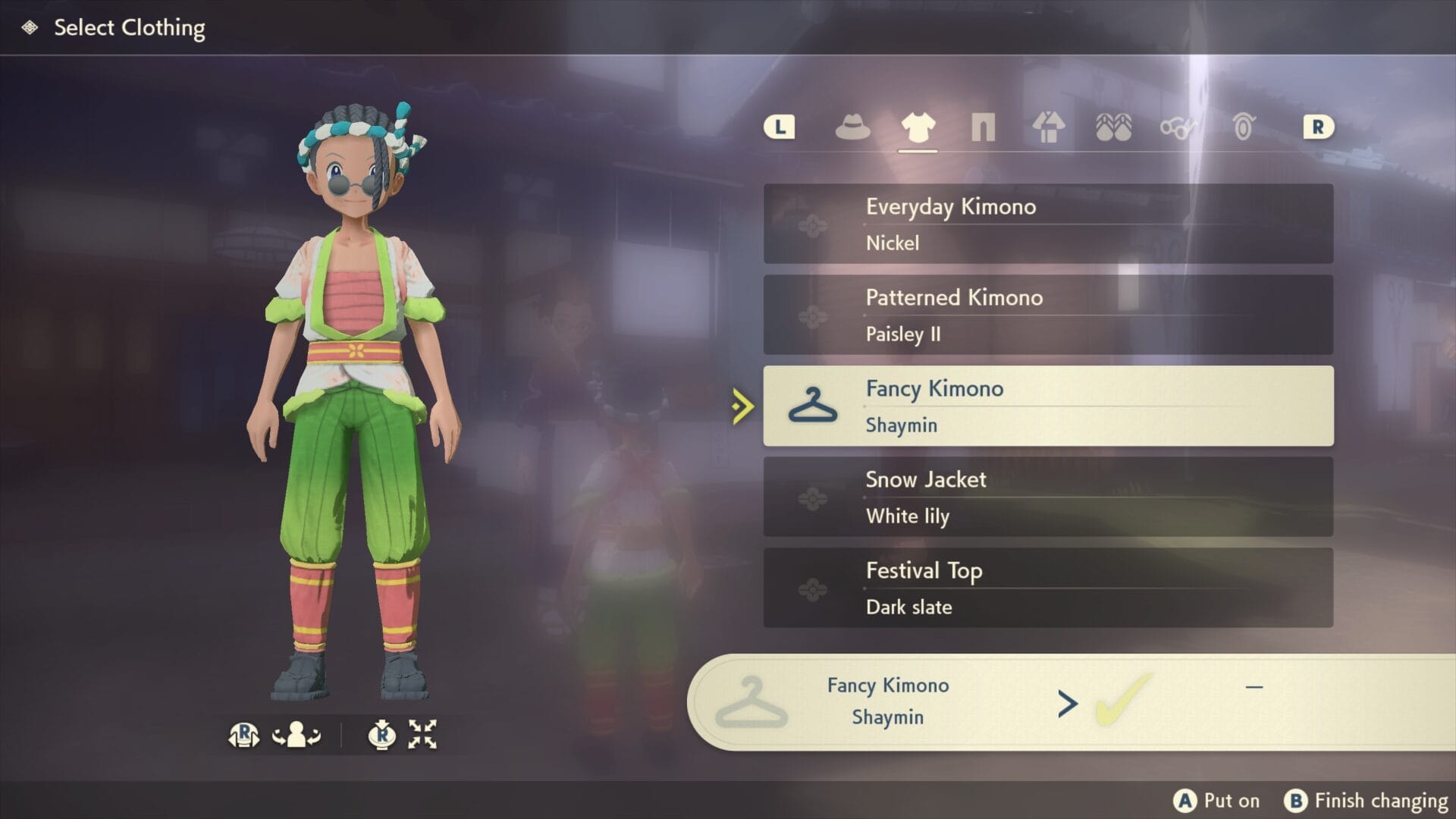Switch to the sandals footwear tab
This screenshot has width=1456, height=819.
click(x=1113, y=127)
